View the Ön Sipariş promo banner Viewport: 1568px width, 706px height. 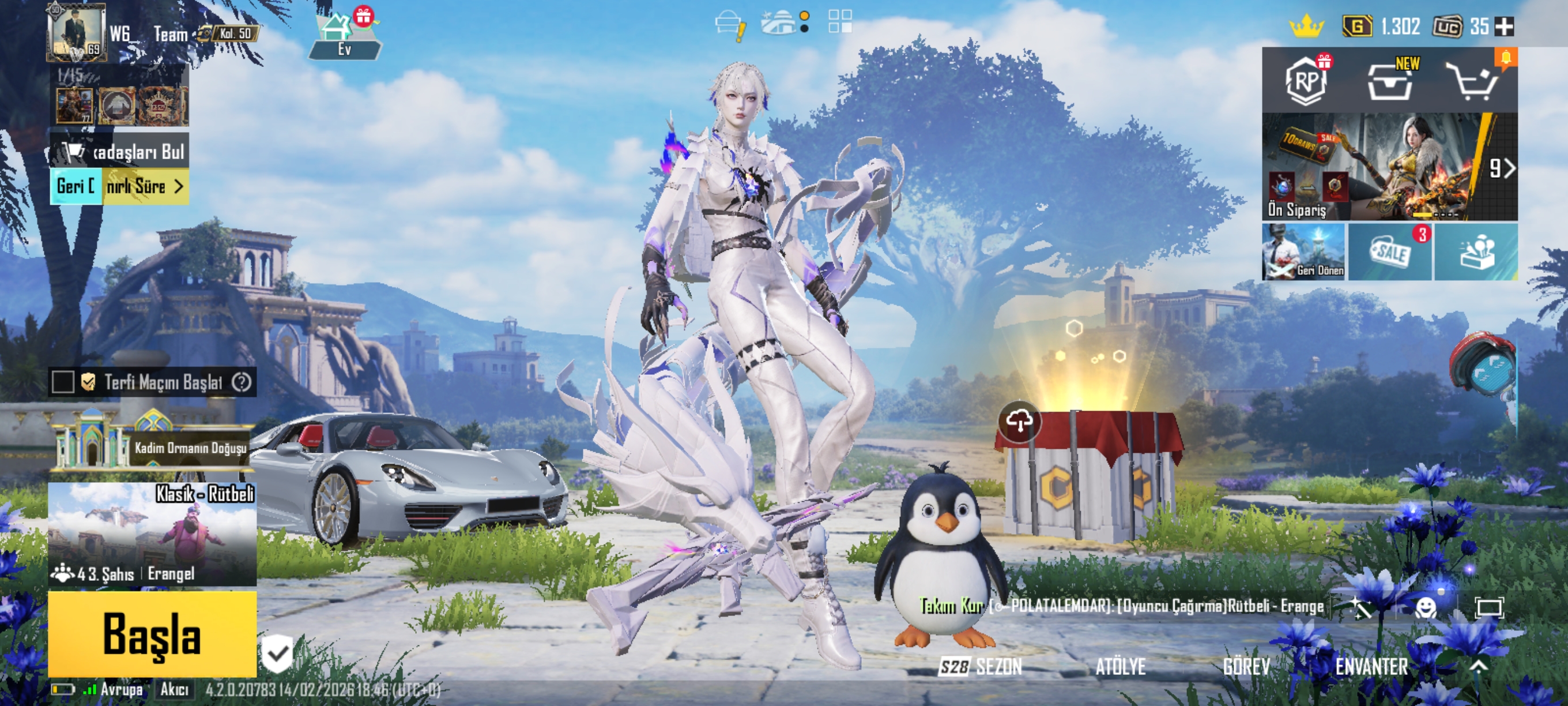(x=1375, y=166)
